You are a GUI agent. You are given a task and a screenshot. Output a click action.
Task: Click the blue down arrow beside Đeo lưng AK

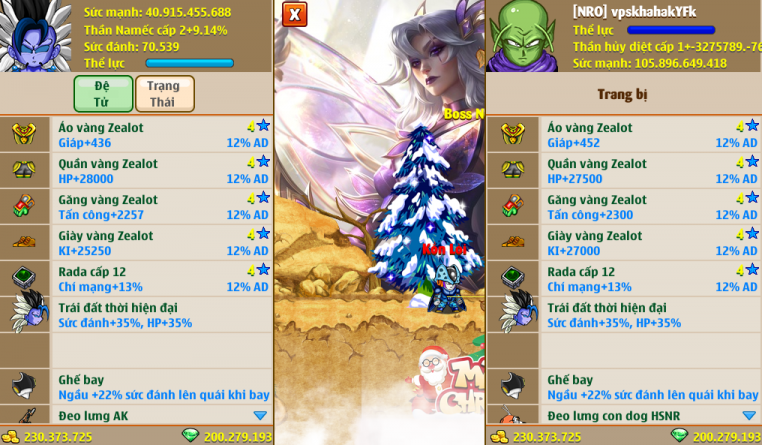(x=260, y=415)
